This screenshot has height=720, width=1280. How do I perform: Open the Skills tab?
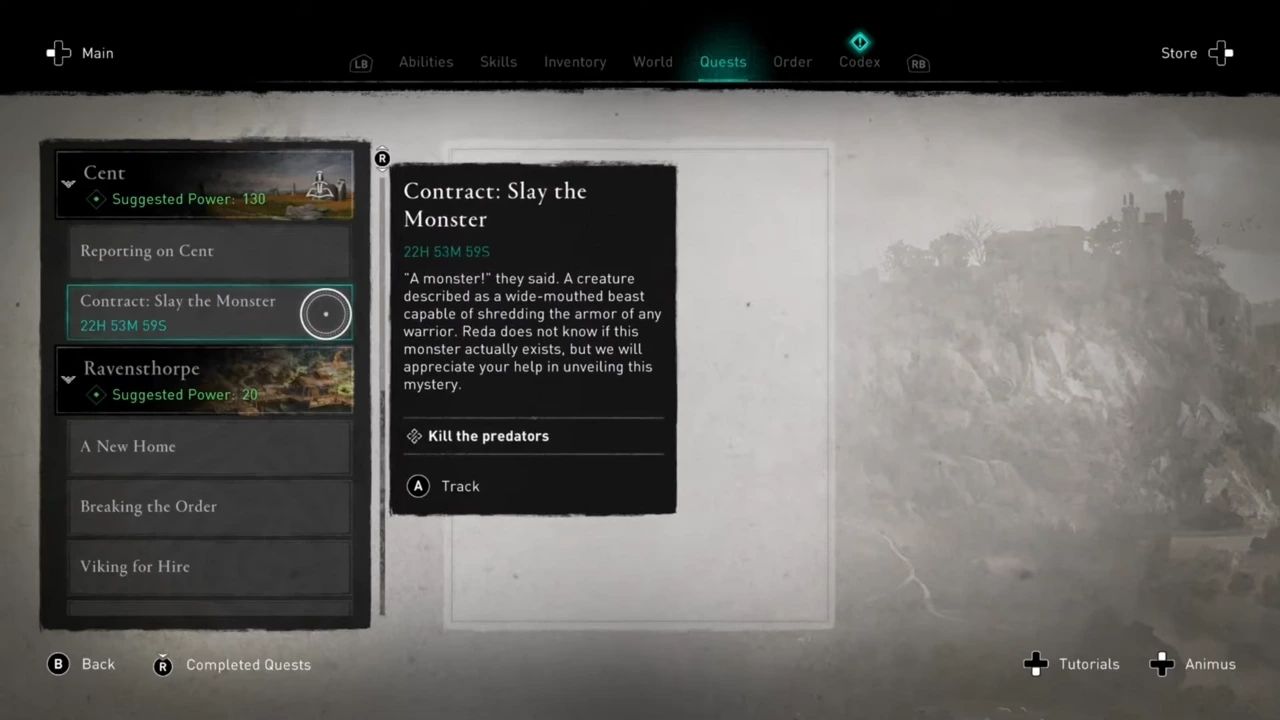[x=498, y=61]
